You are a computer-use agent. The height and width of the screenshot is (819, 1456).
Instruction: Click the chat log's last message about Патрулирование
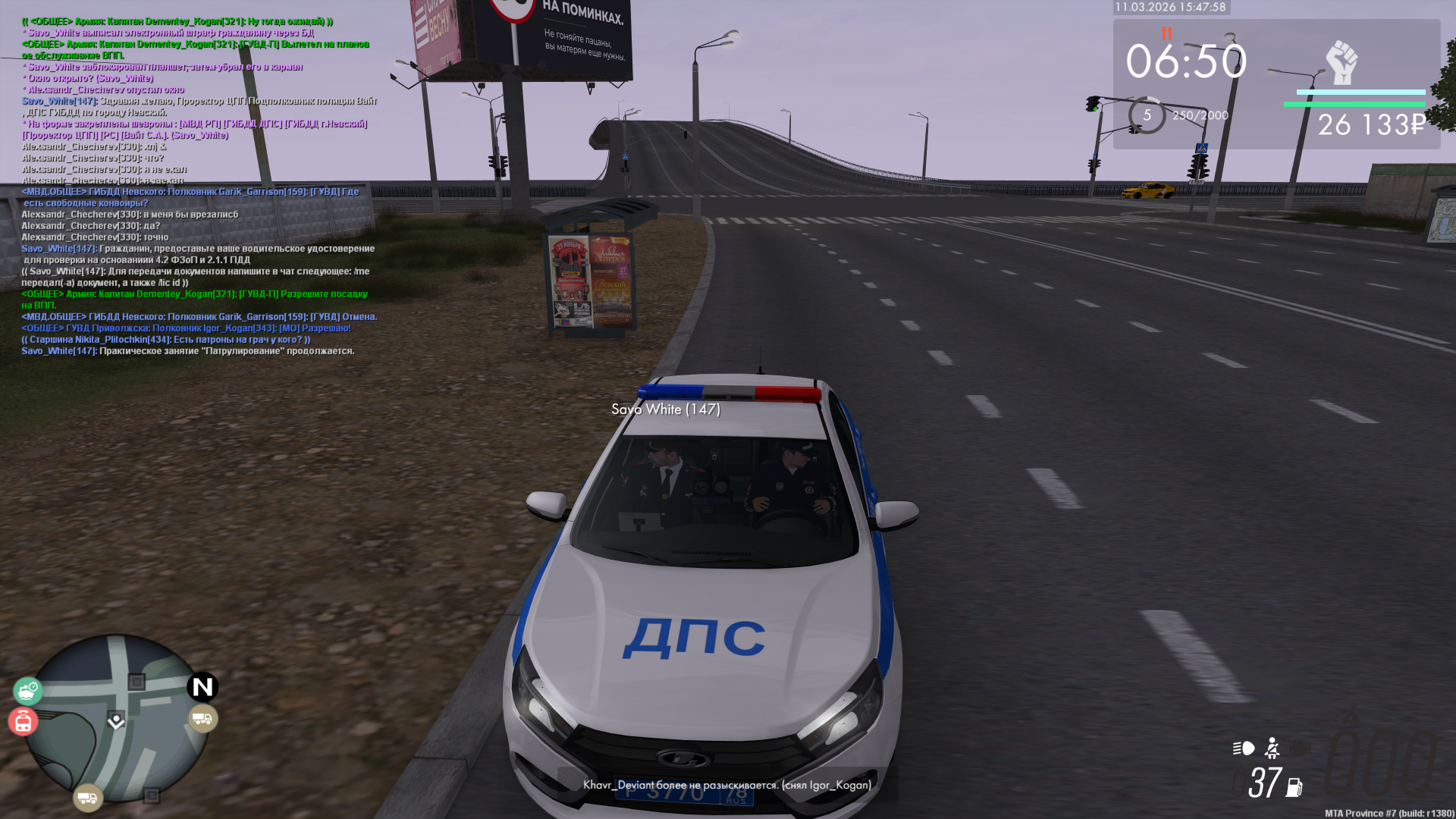click(188, 351)
